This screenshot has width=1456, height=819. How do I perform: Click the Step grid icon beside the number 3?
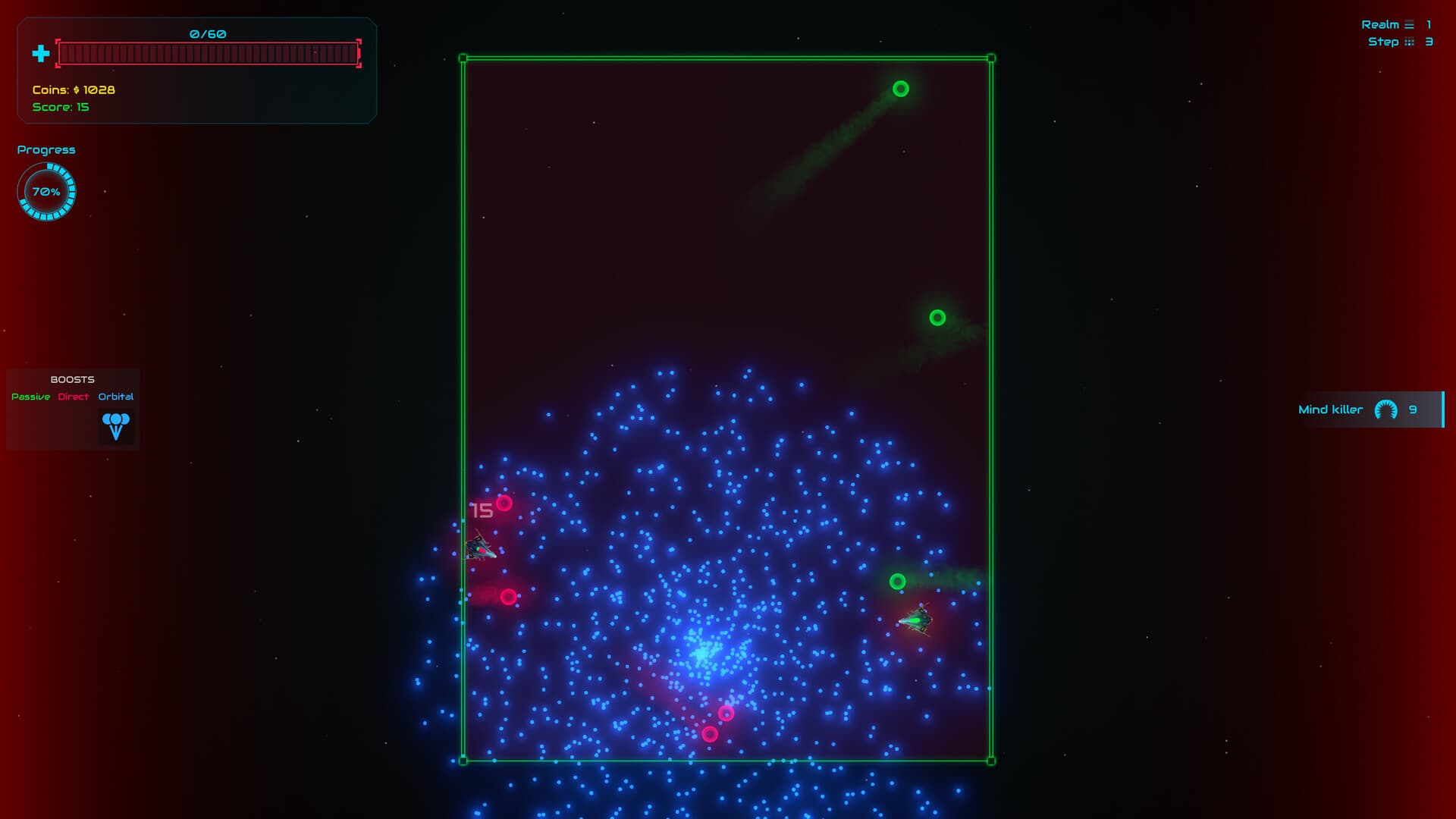[x=1409, y=42]
